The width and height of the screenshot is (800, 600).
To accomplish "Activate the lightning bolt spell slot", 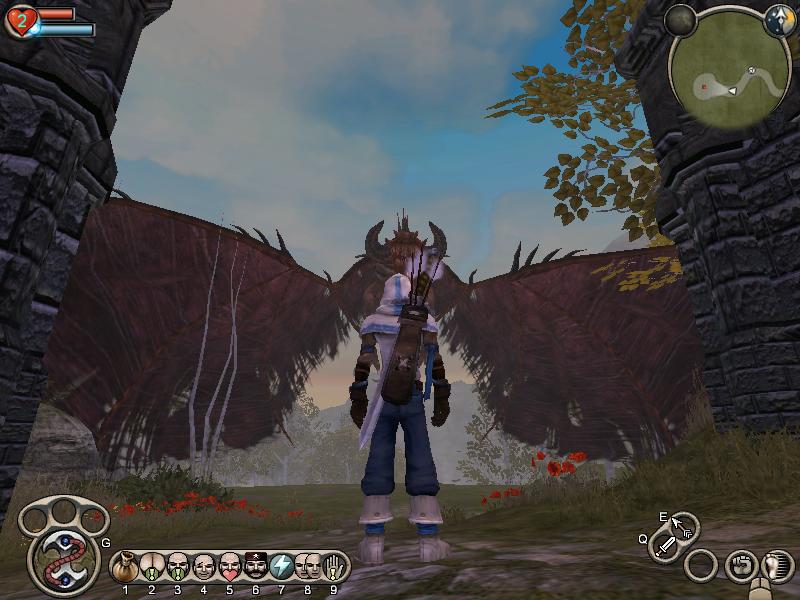I will click(x=282, y=567).
